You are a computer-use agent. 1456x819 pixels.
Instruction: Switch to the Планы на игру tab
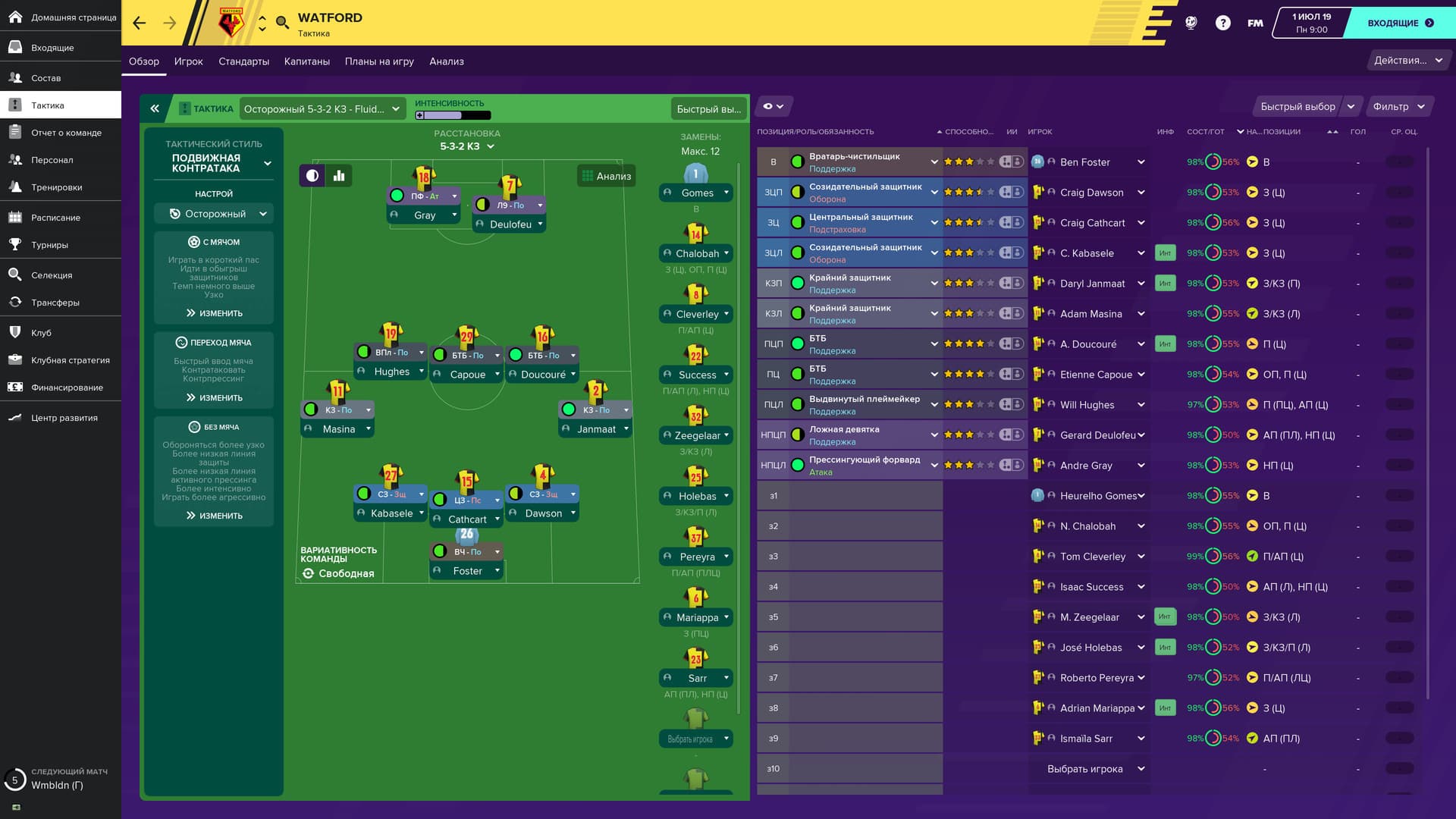pyautogui.click(x=379, y=61)
